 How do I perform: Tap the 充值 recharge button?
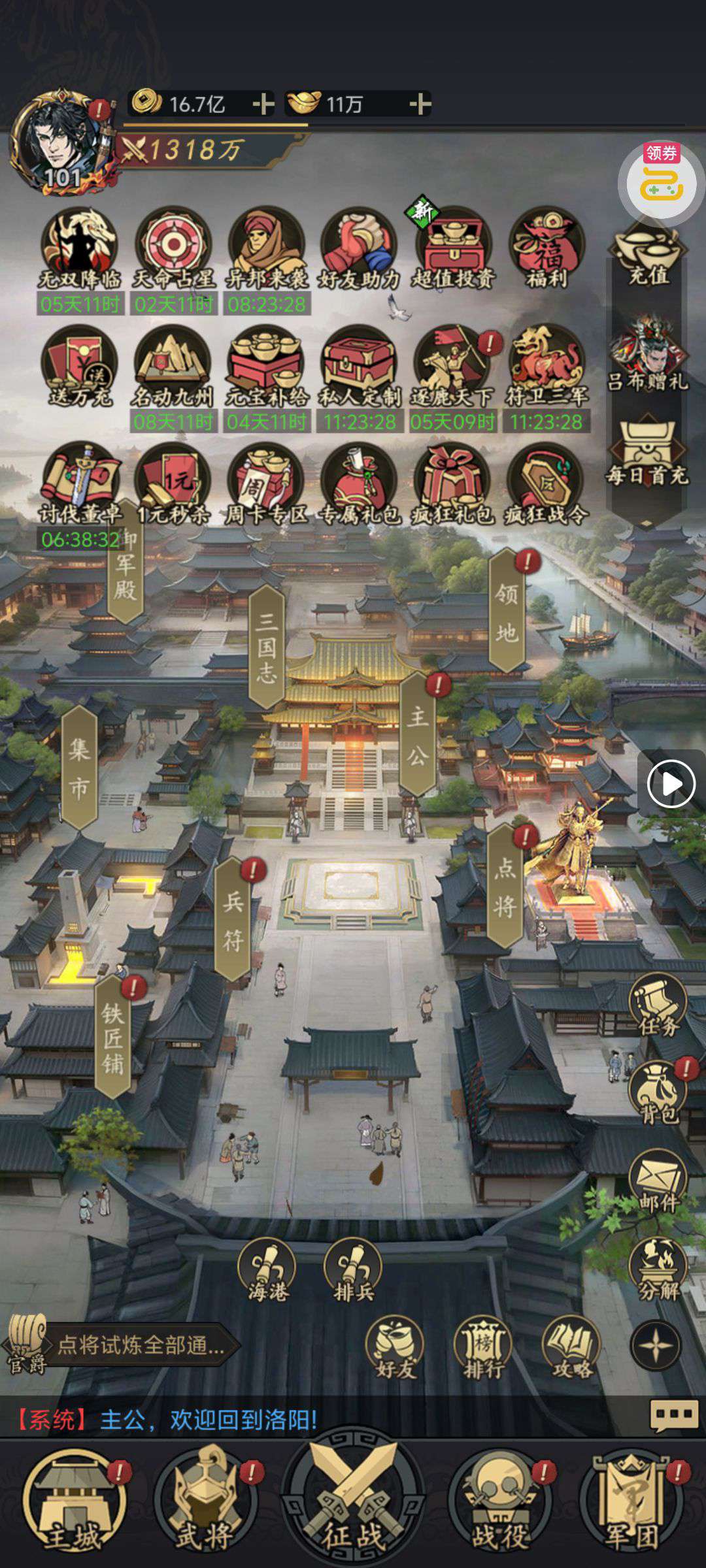648,257
